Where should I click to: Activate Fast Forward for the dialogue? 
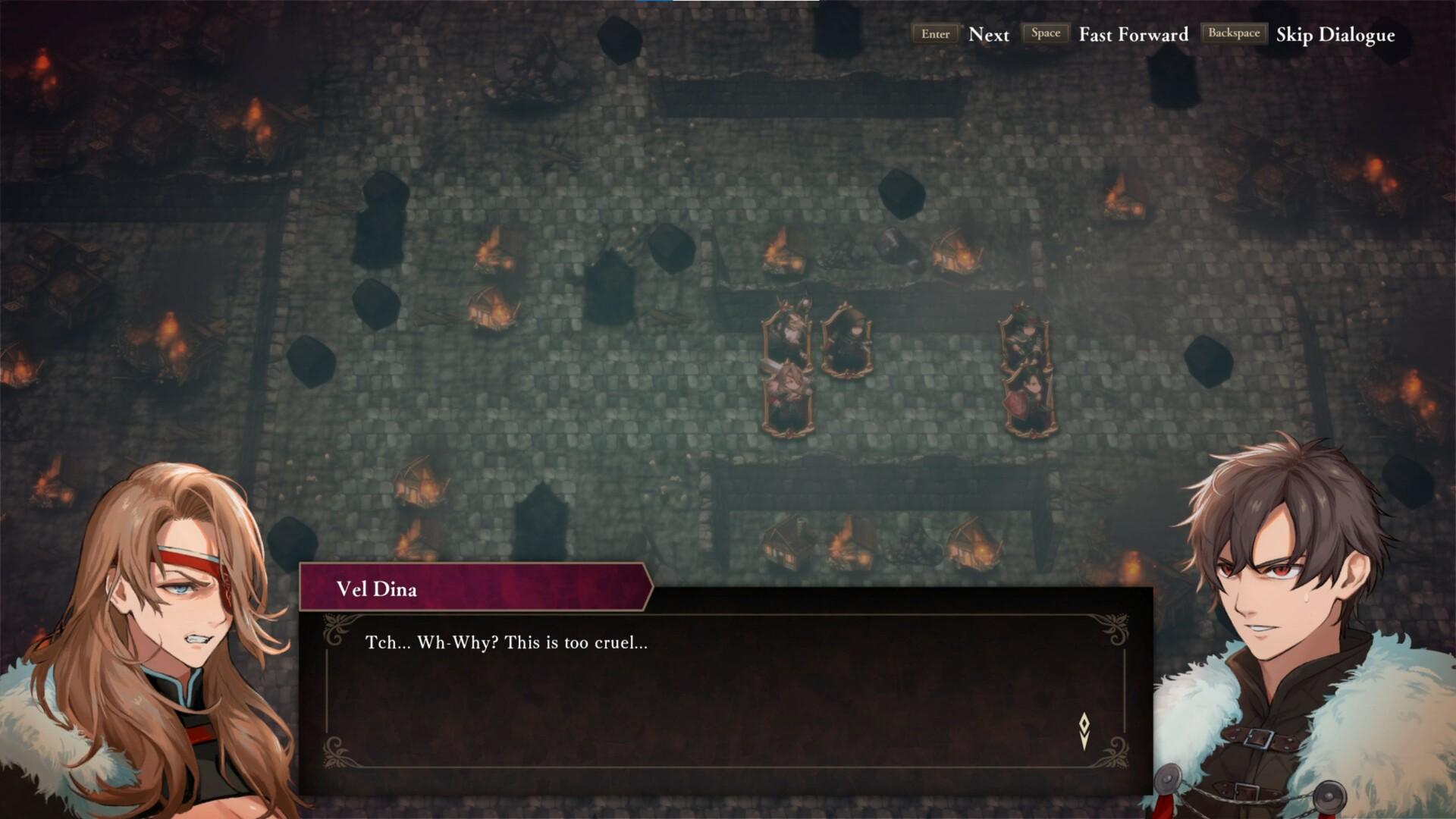tap(1133, 35)
